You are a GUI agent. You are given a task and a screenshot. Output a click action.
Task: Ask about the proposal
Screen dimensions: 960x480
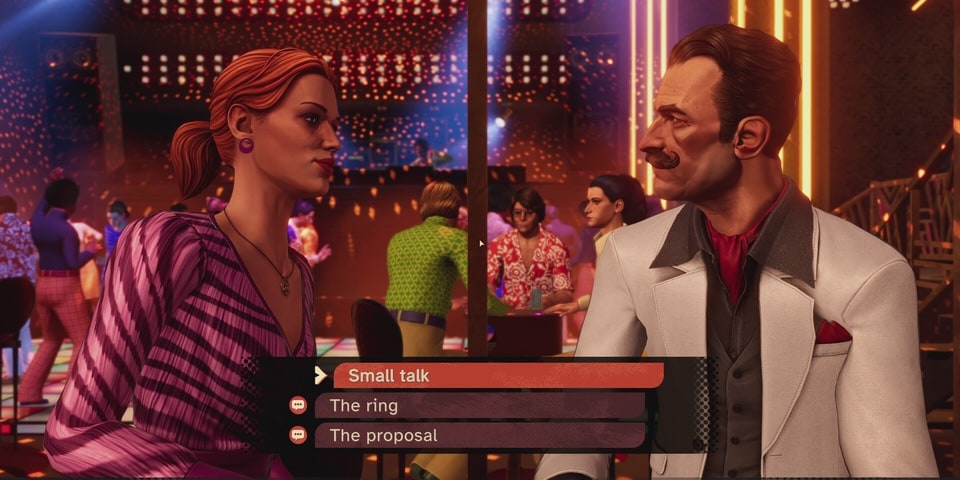[479, 436]
